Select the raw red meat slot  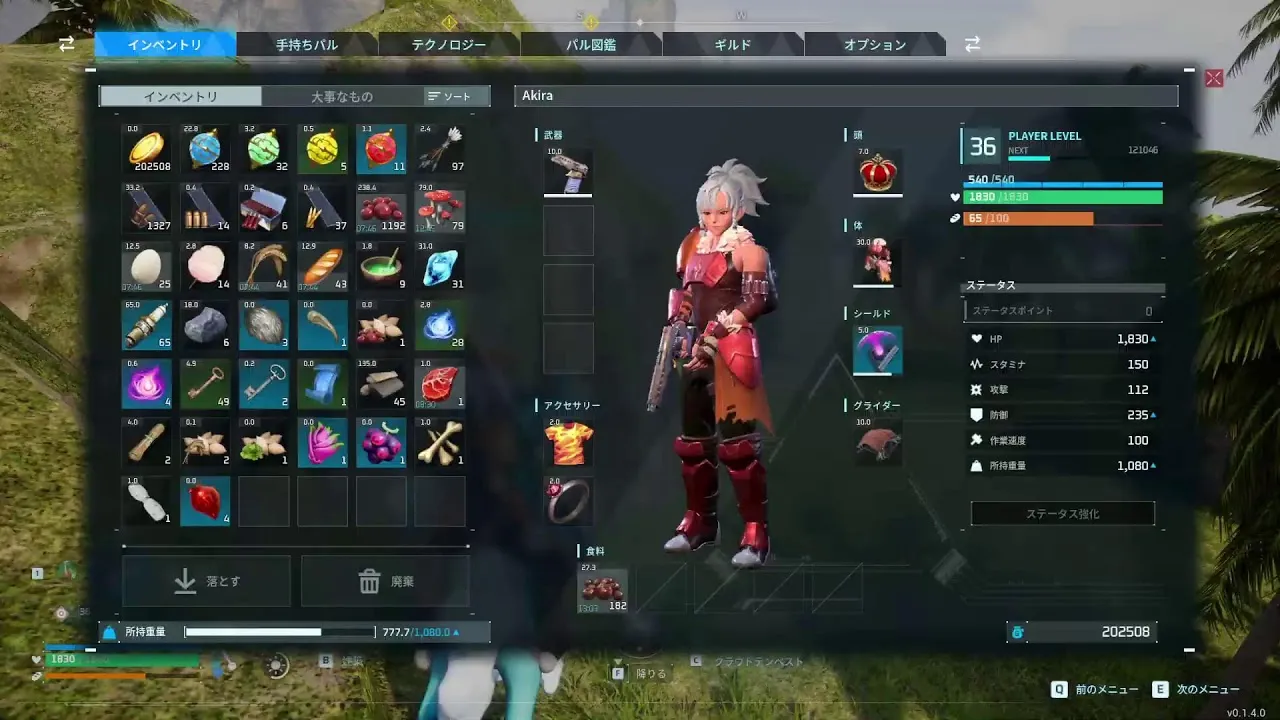(x=440, y=383)
